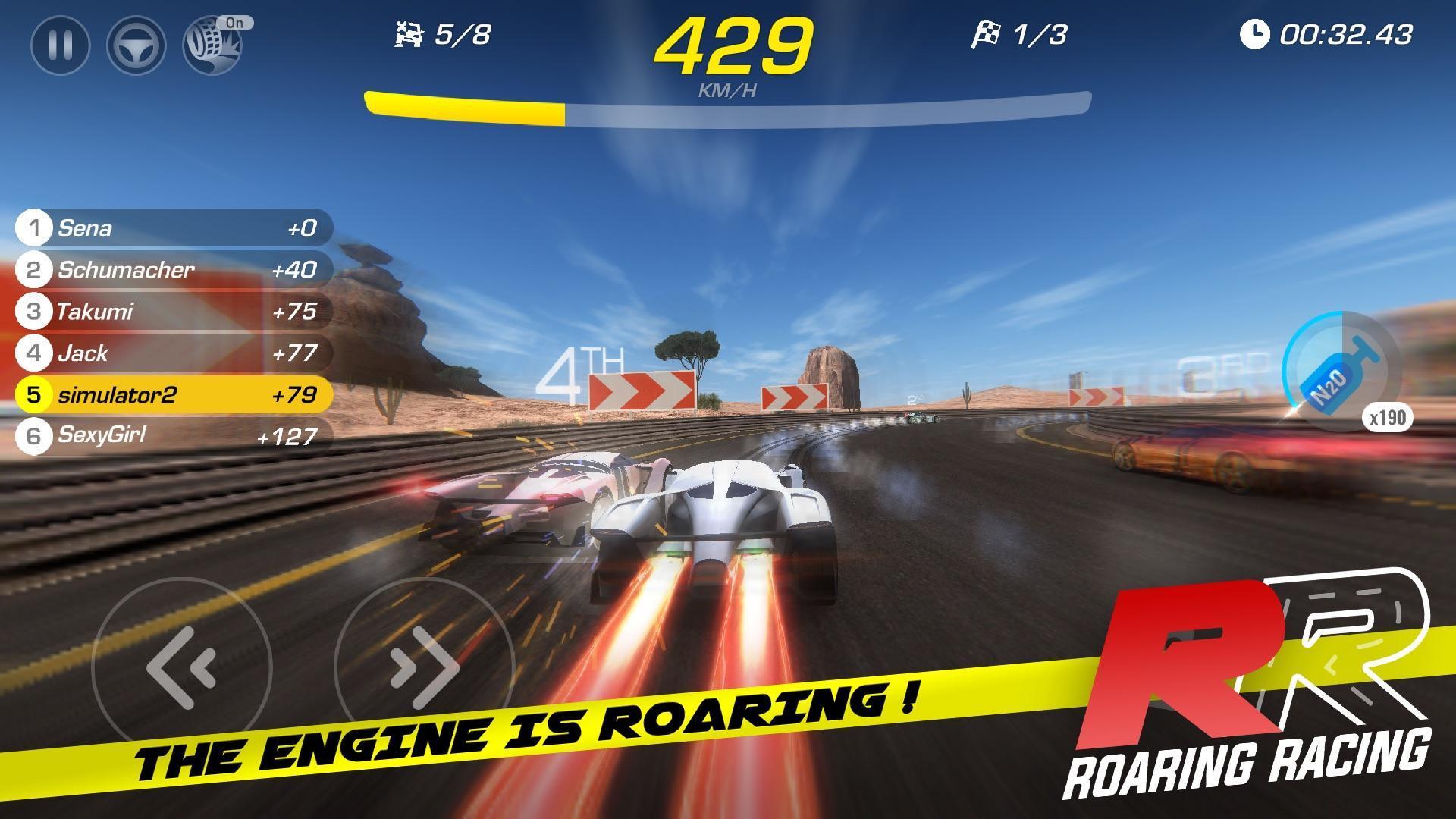The height and width of the screenshot is (819, 1456).
Task: Click the overtake counter car icon
Action: (409, 34)
